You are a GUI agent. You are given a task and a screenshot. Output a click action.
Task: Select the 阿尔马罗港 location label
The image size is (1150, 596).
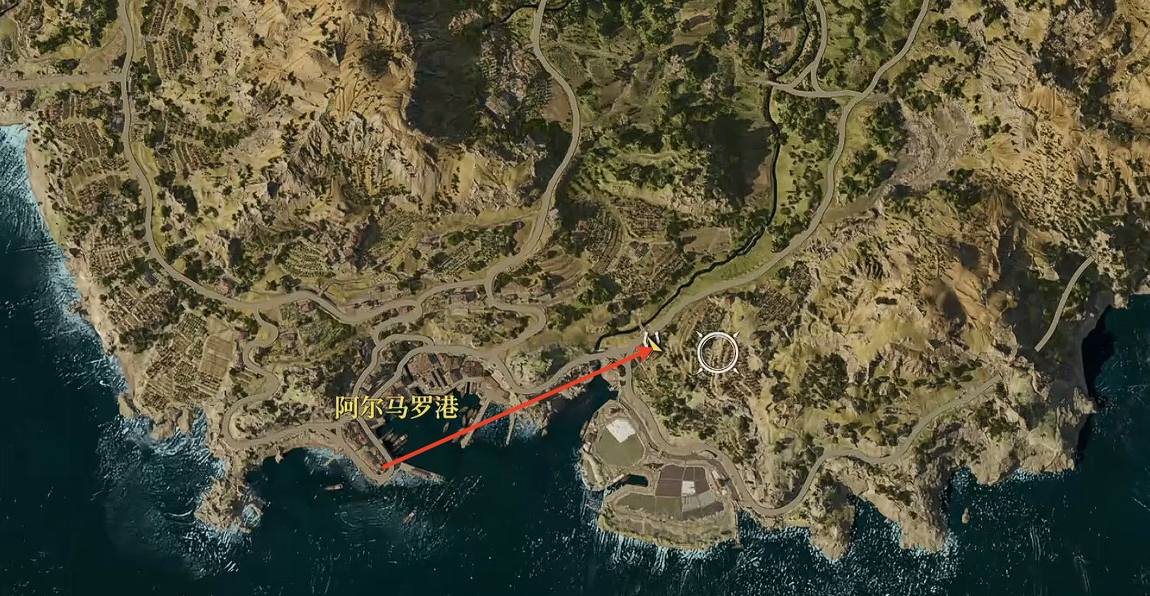(x=390, y=408)
